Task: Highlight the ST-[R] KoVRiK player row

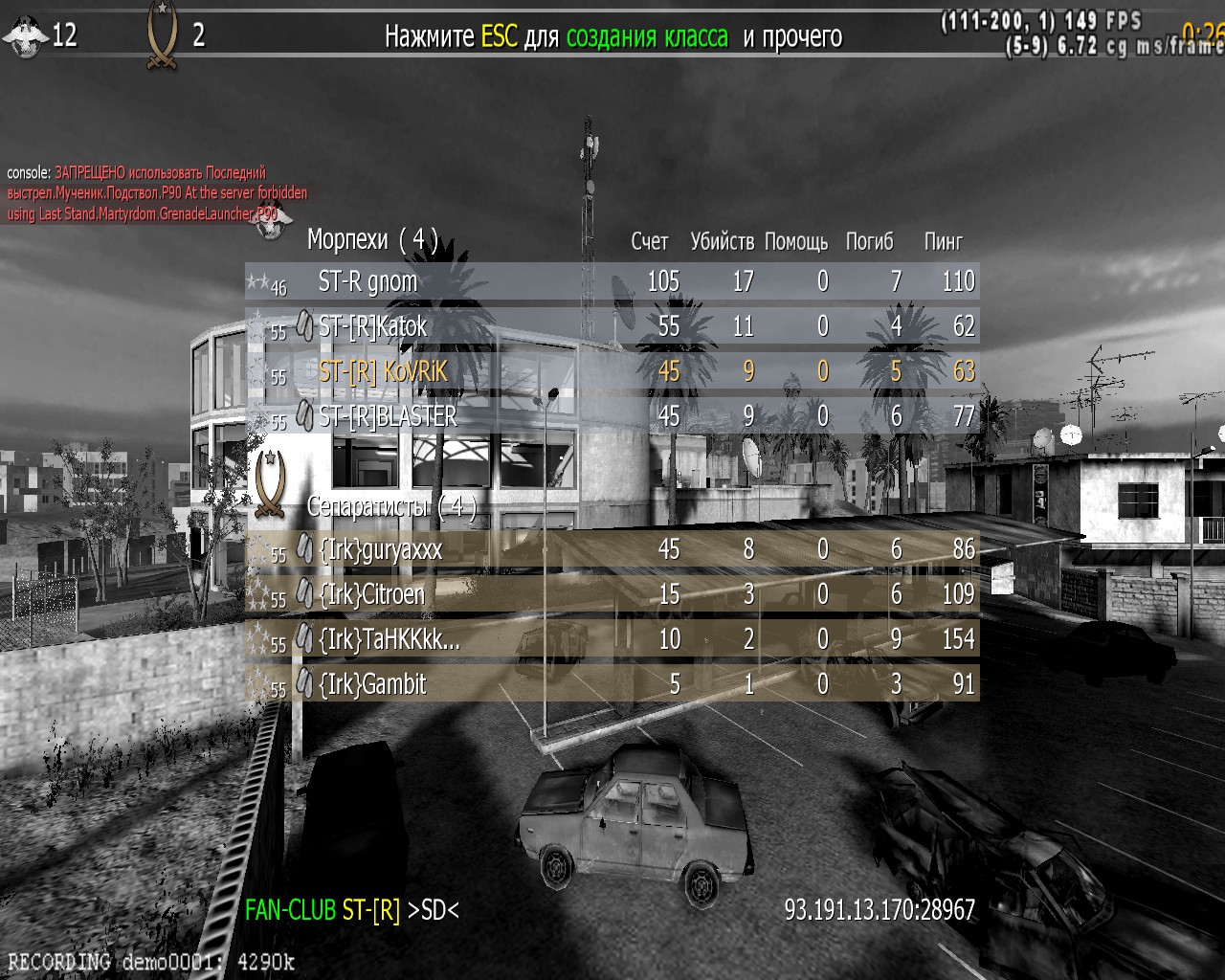Action: click(x=612, y=371)
